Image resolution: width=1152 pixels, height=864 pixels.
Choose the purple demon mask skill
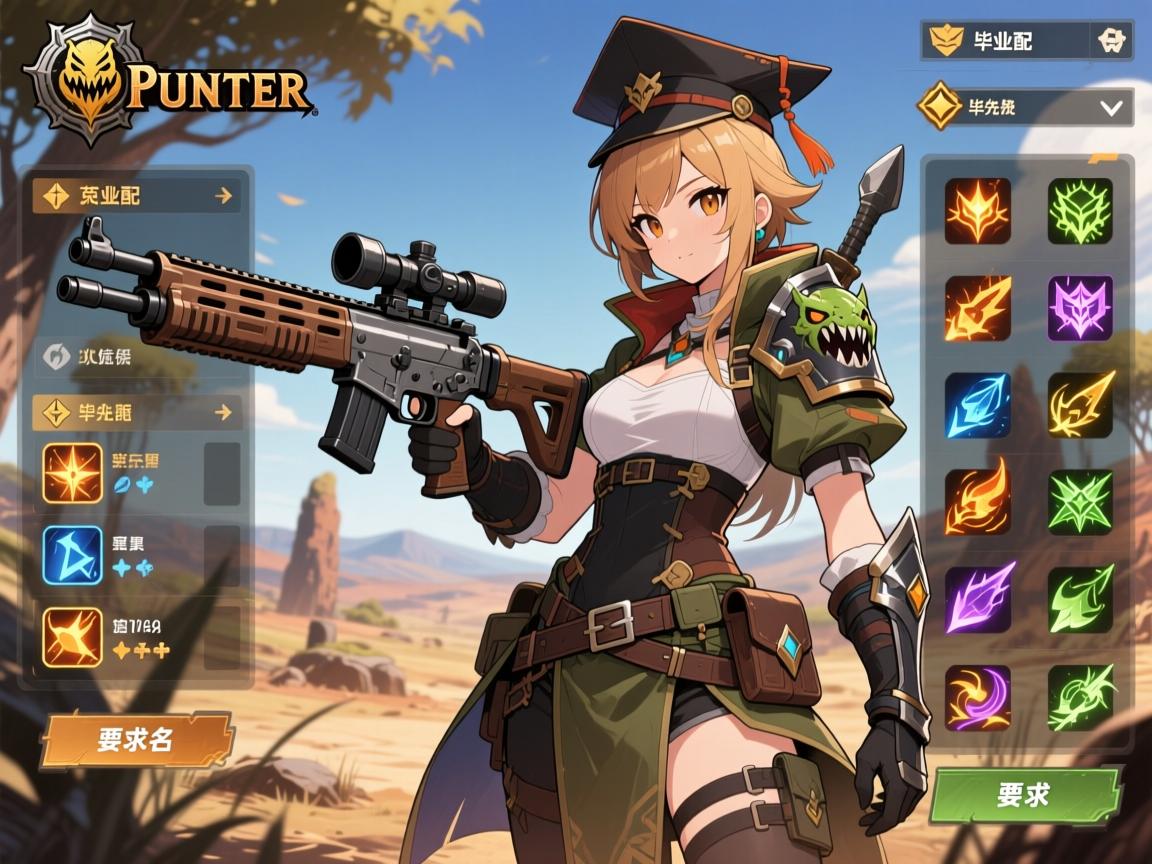[1080, 308]
